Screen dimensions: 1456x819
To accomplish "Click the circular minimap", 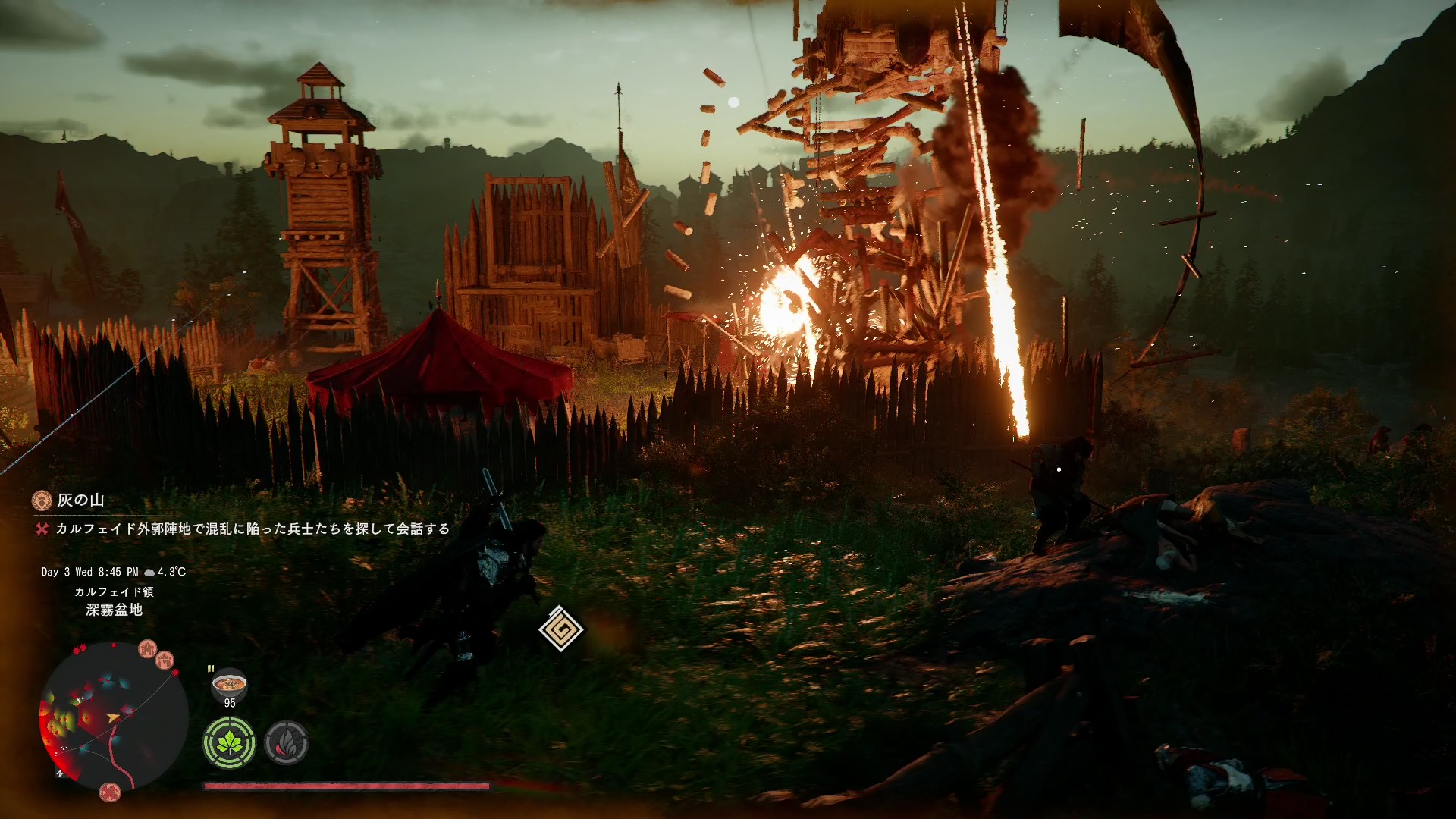I will (x=113, y=717).
